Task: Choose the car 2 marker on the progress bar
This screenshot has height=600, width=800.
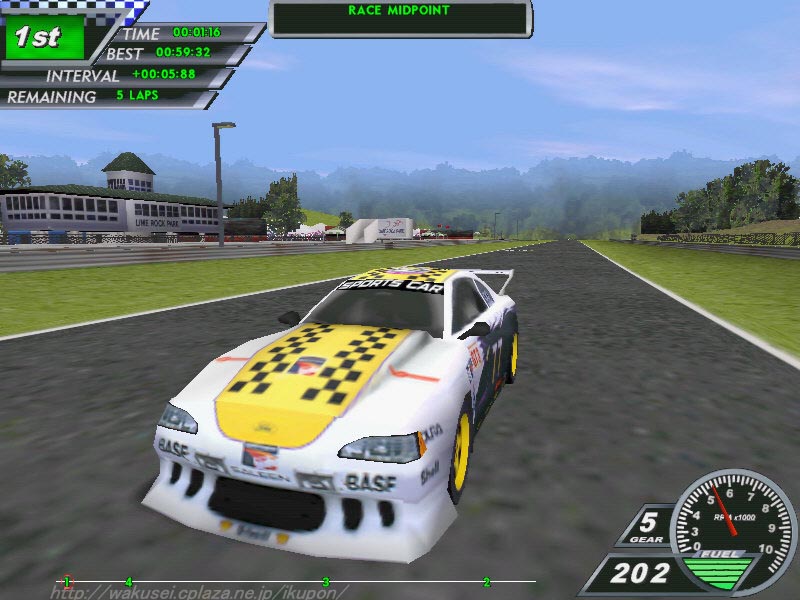Action: point(487,581)
